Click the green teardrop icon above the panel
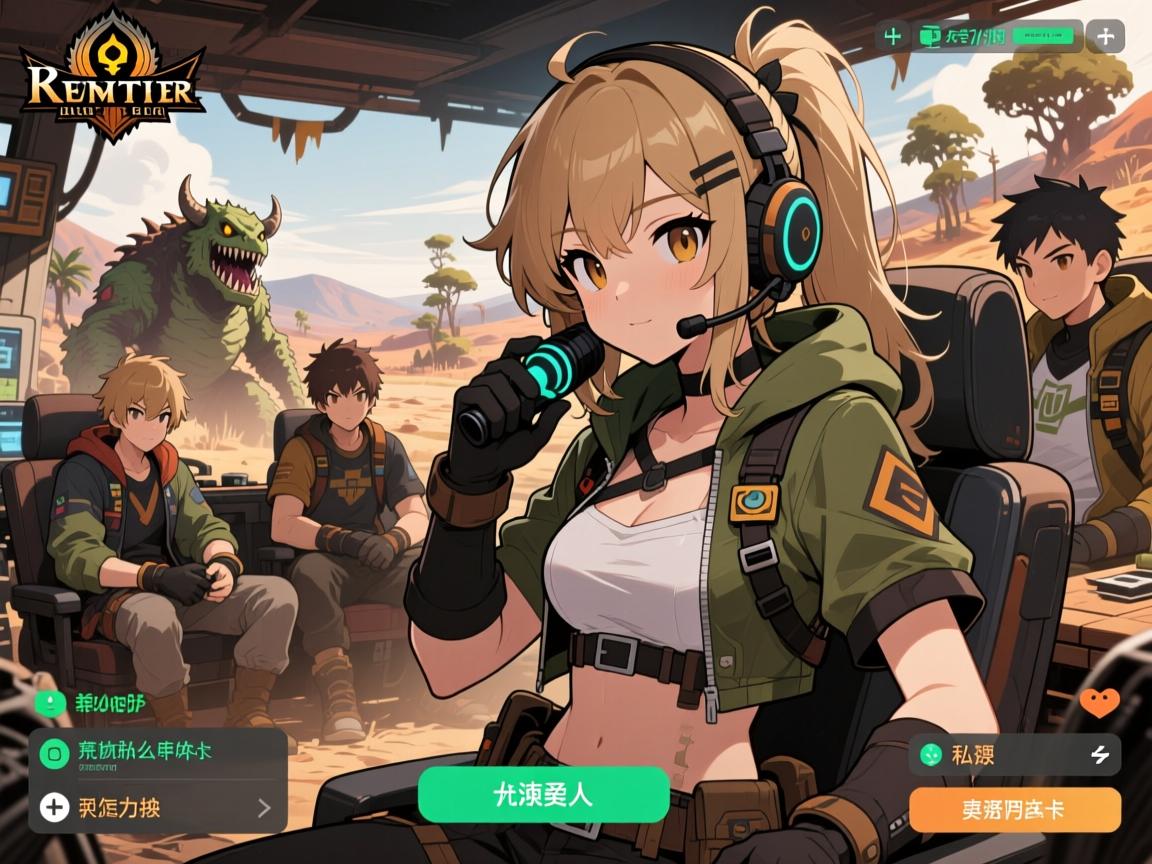This screenshot has width=1152, height=864. [x=47, y=703]
